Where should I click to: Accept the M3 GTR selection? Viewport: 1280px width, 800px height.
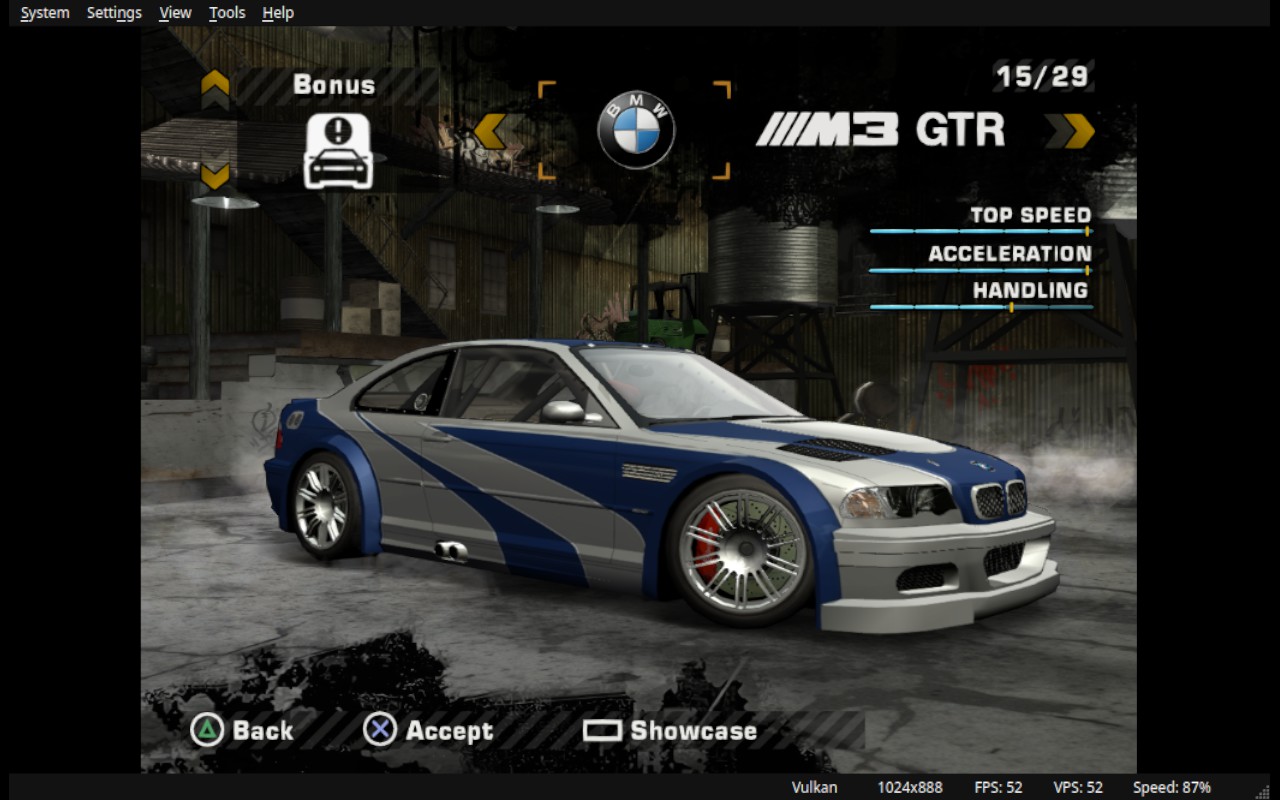click(429, 731)
